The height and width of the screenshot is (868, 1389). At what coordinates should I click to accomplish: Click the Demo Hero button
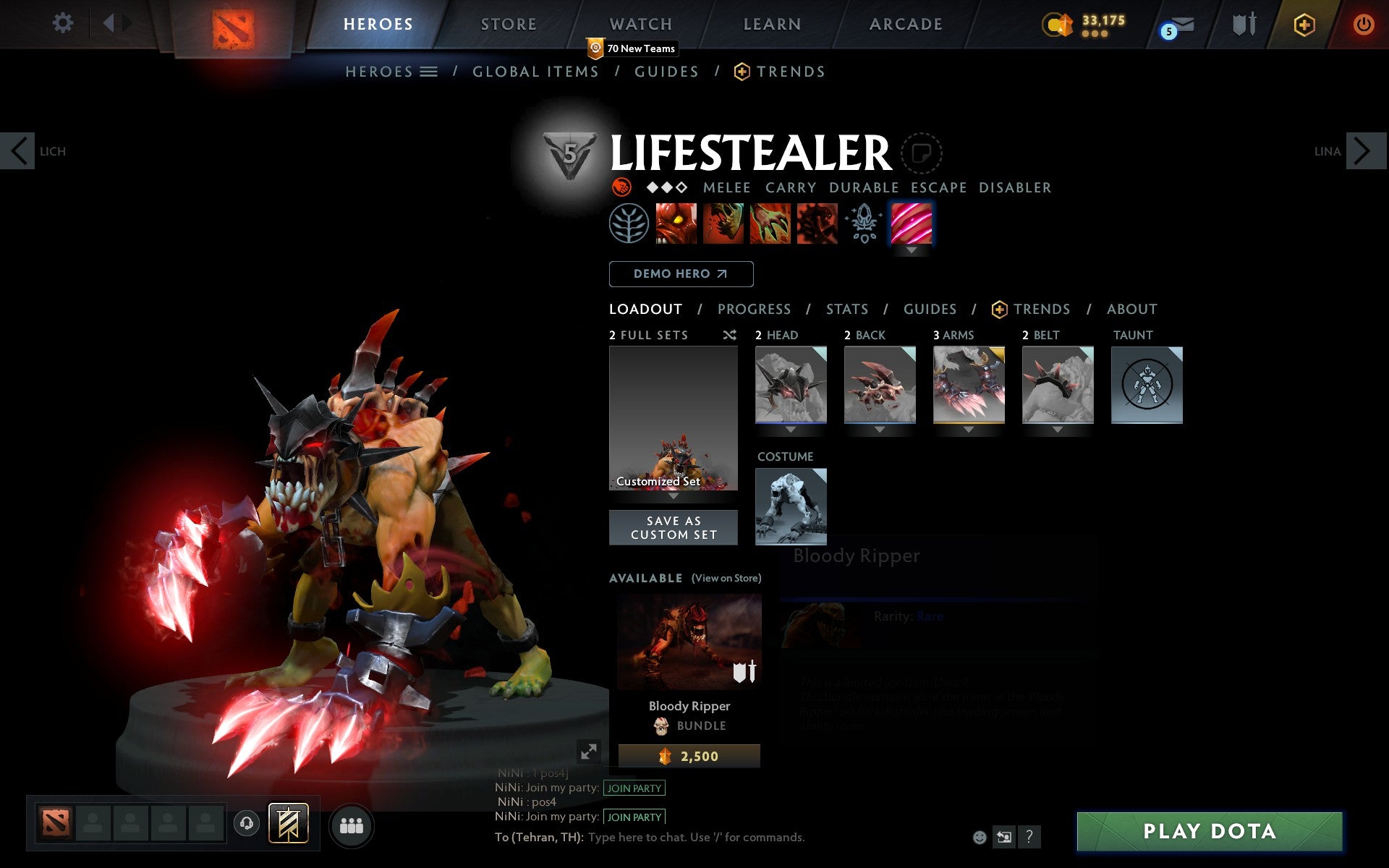tap(681, 274)
